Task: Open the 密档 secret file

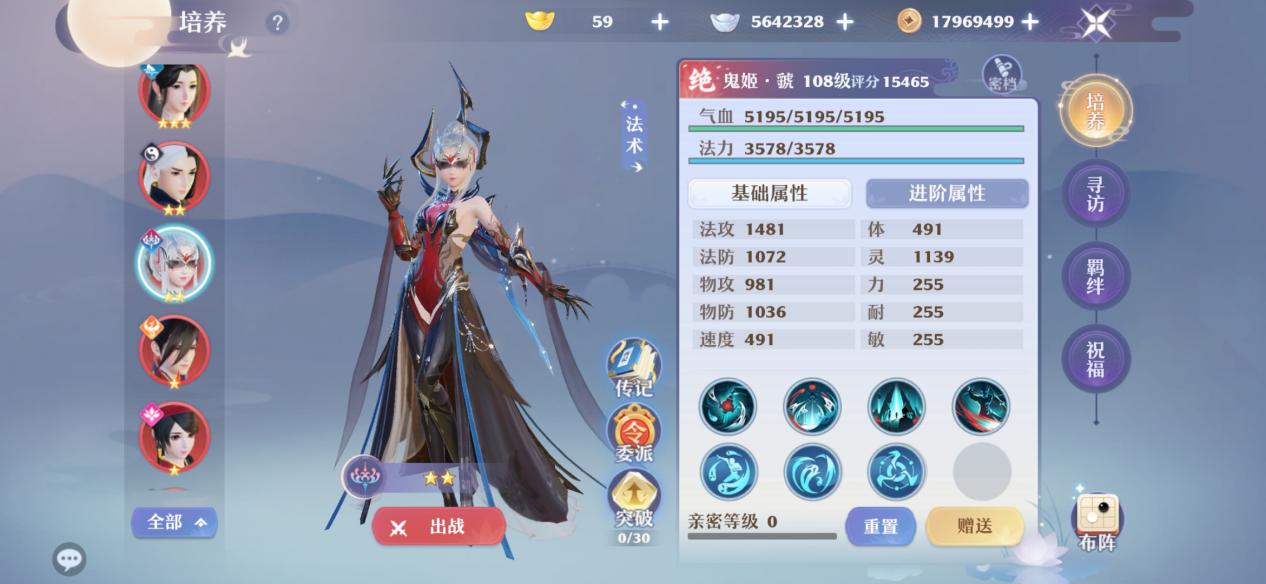Action: (x=1002, y=74)
